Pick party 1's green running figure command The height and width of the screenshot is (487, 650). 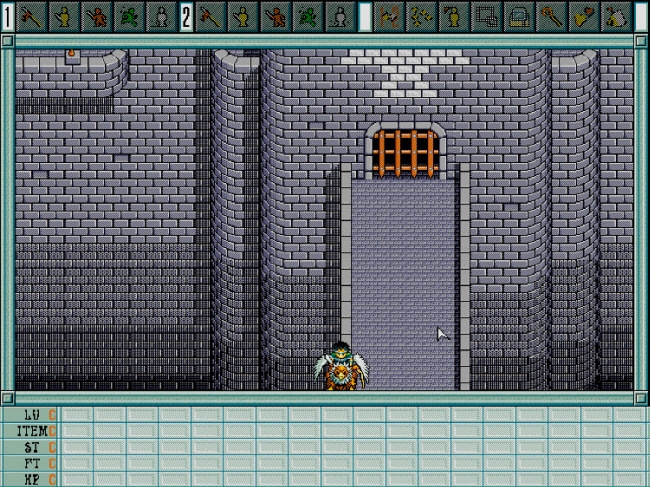pos(129,15)
